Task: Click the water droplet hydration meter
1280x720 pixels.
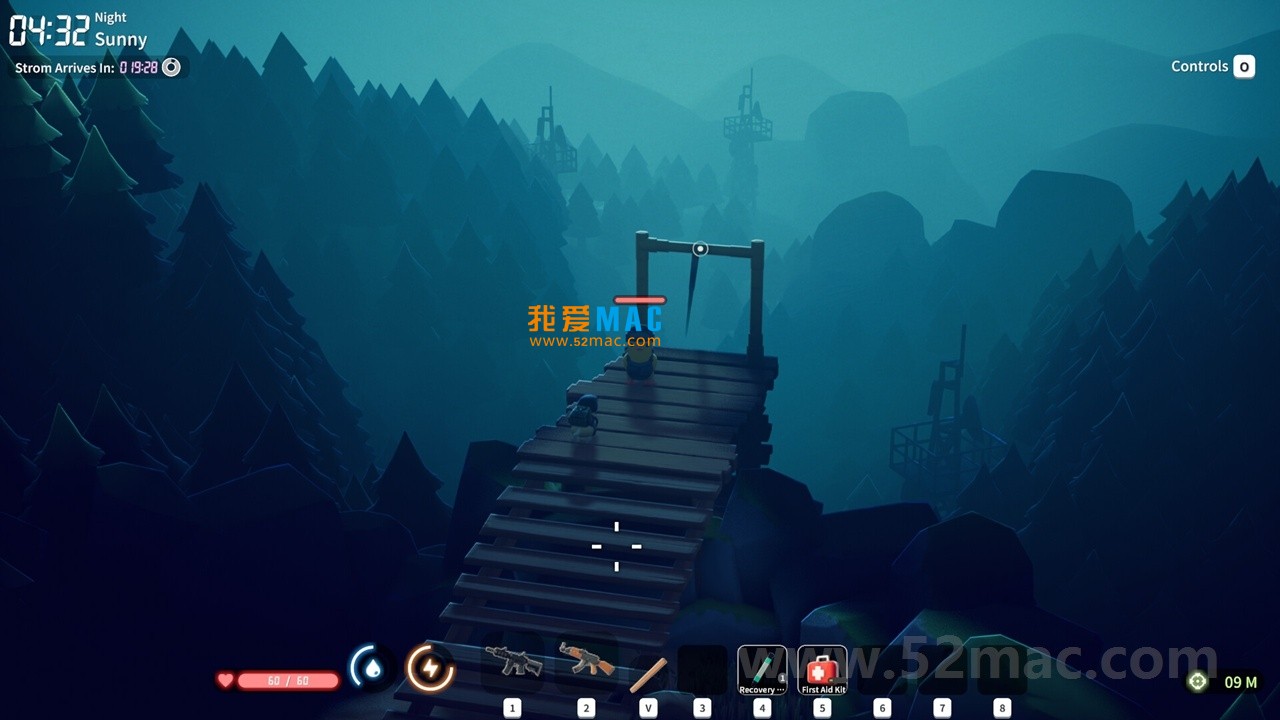Action: [371, 668]
